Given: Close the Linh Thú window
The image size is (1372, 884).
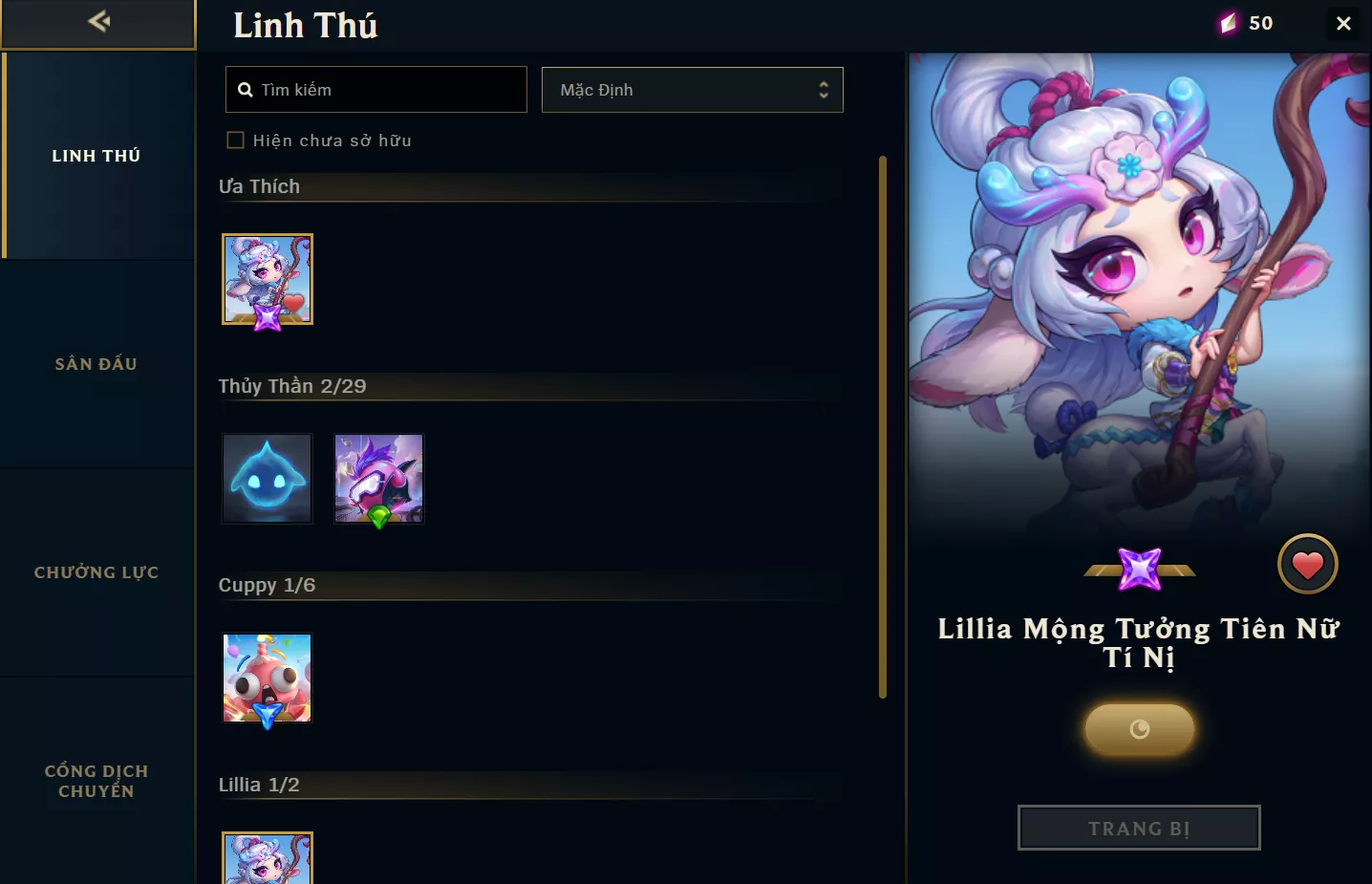Looking at the screenshot, I should click(1343, 23).
